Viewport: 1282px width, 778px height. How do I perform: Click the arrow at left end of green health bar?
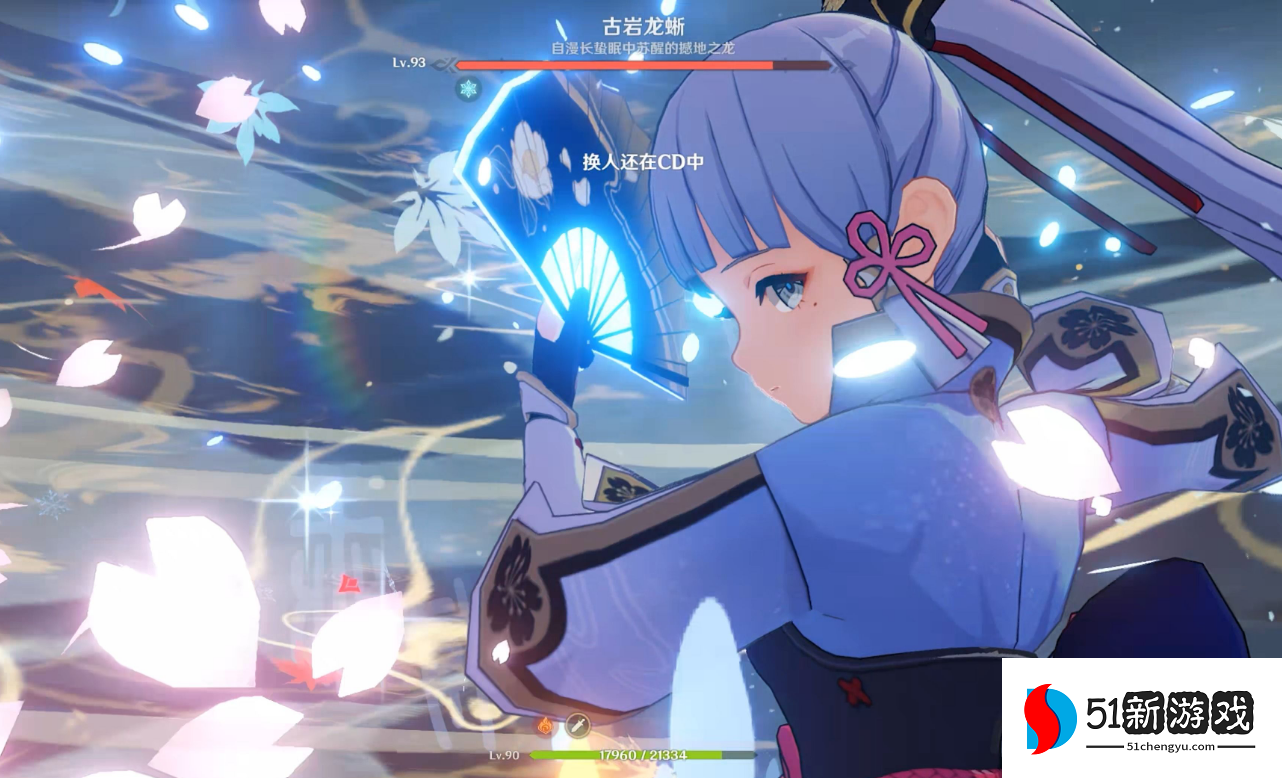click(x=533, y=755)
